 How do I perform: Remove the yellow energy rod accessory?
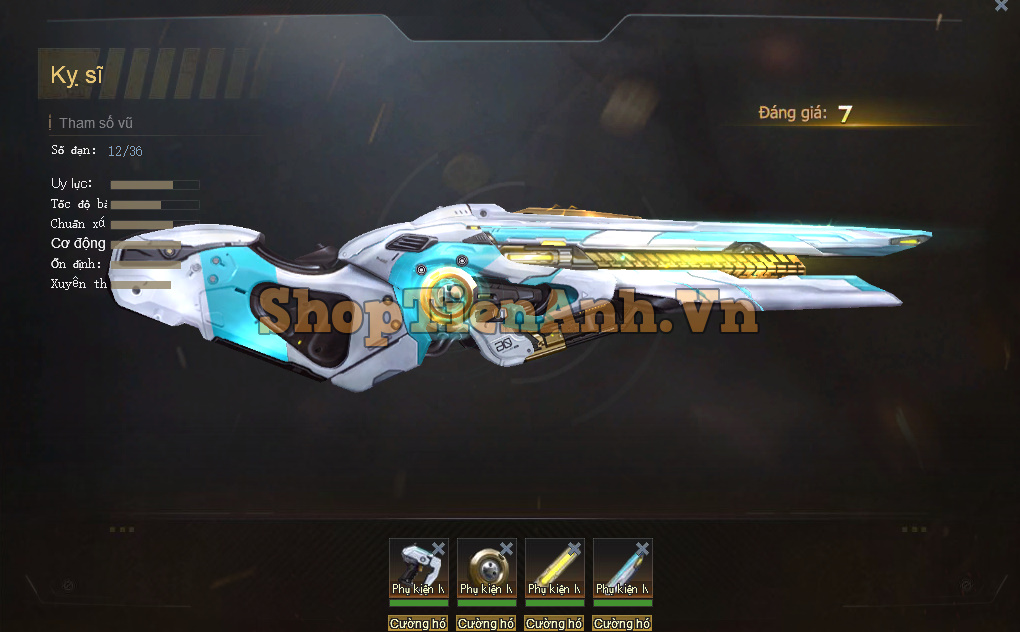tap(574, 548)
